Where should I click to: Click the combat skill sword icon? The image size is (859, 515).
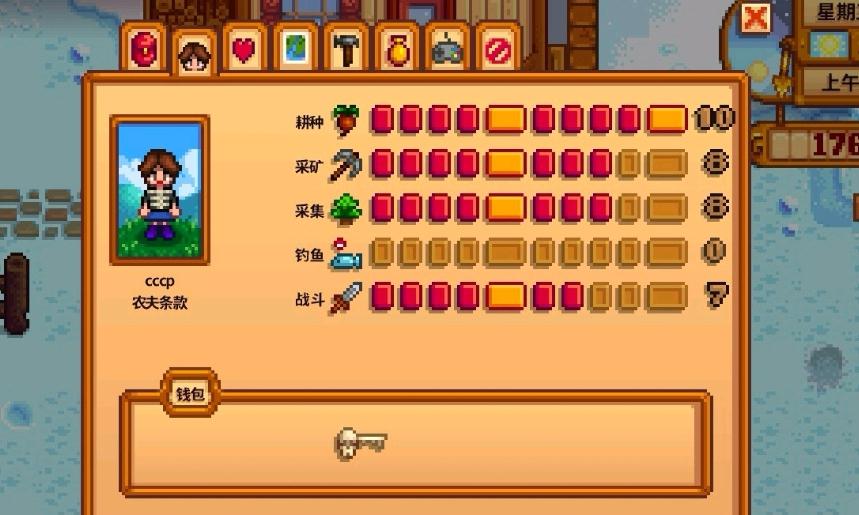346,296
